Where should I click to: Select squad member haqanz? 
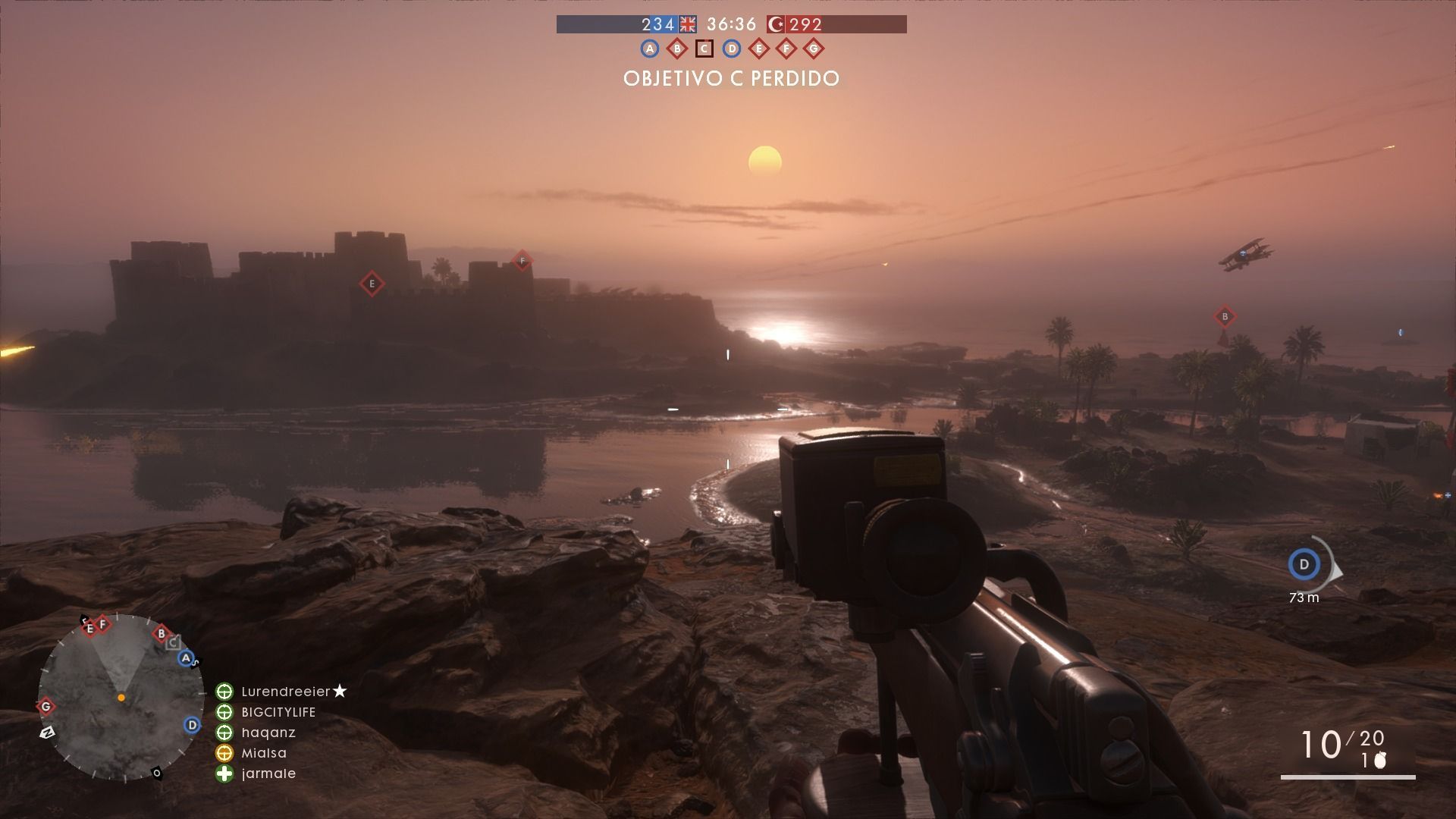click(268, 733)
